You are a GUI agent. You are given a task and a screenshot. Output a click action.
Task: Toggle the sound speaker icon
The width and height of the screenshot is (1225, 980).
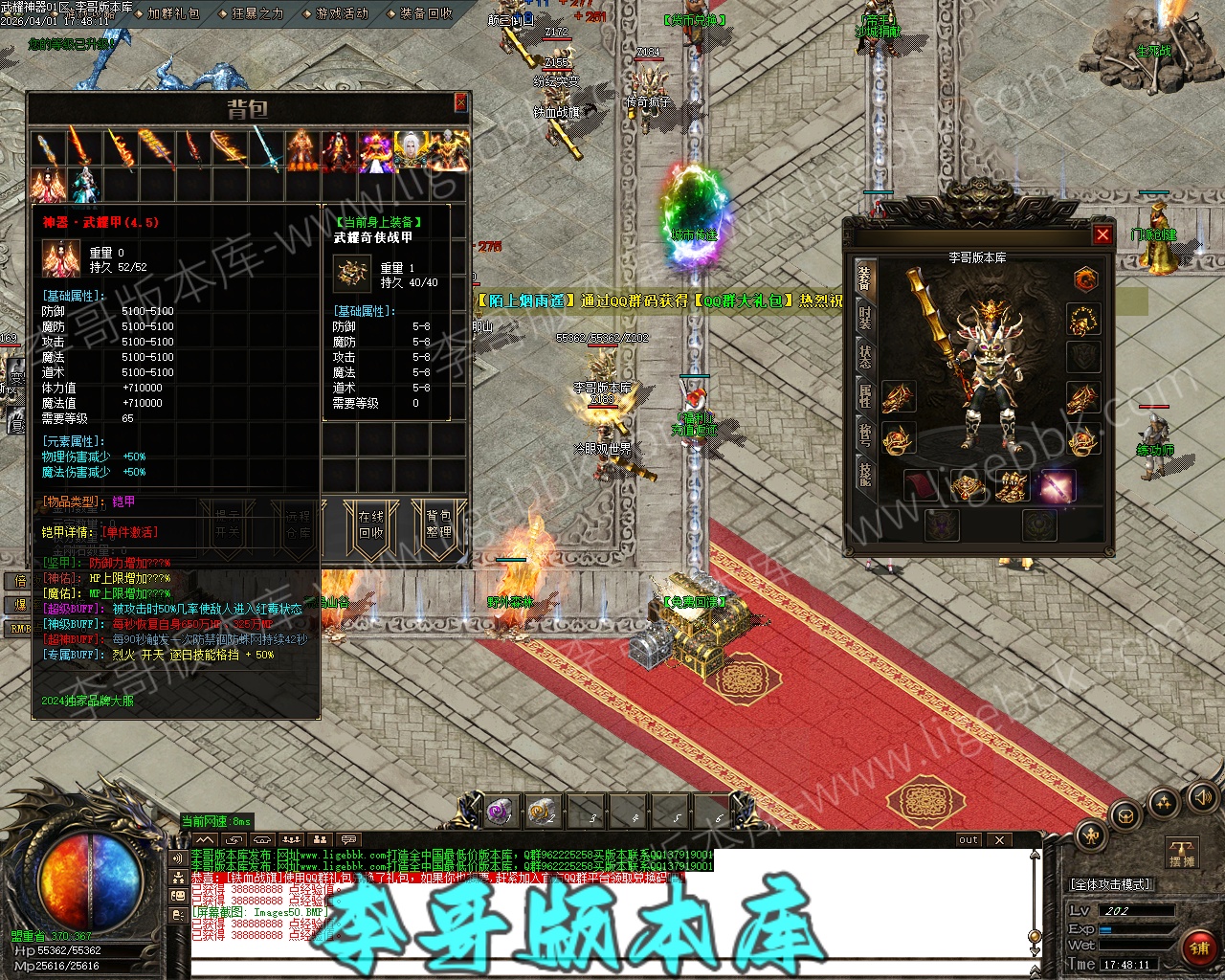tap(1202, 797)
